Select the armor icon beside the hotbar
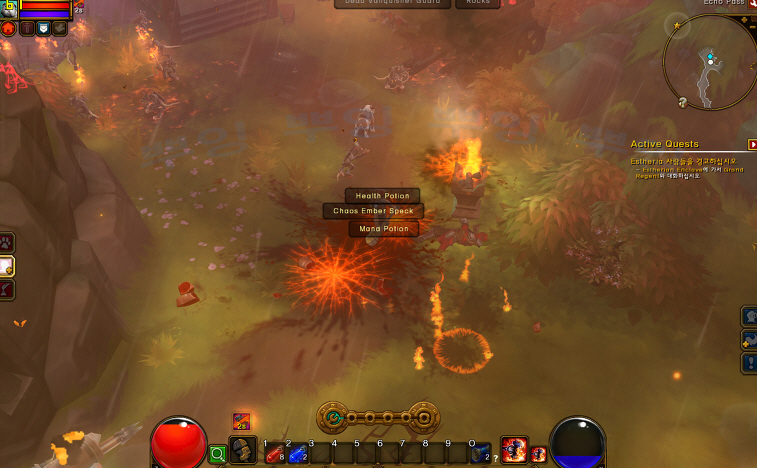This screenshot has height=468, width=757. 243,450
